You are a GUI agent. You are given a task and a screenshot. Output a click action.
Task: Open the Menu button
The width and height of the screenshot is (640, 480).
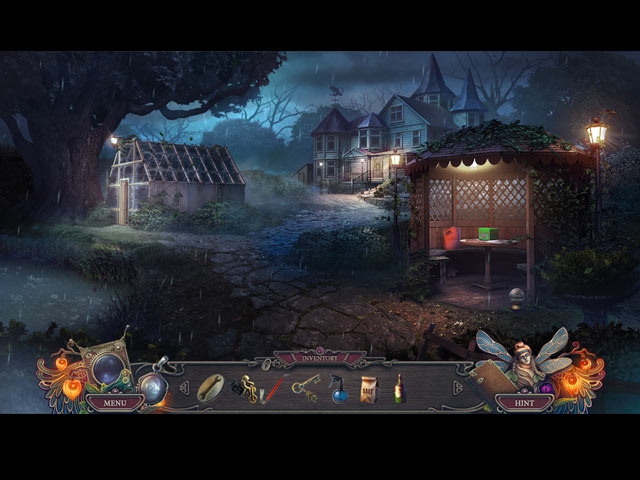coord(114,403)
